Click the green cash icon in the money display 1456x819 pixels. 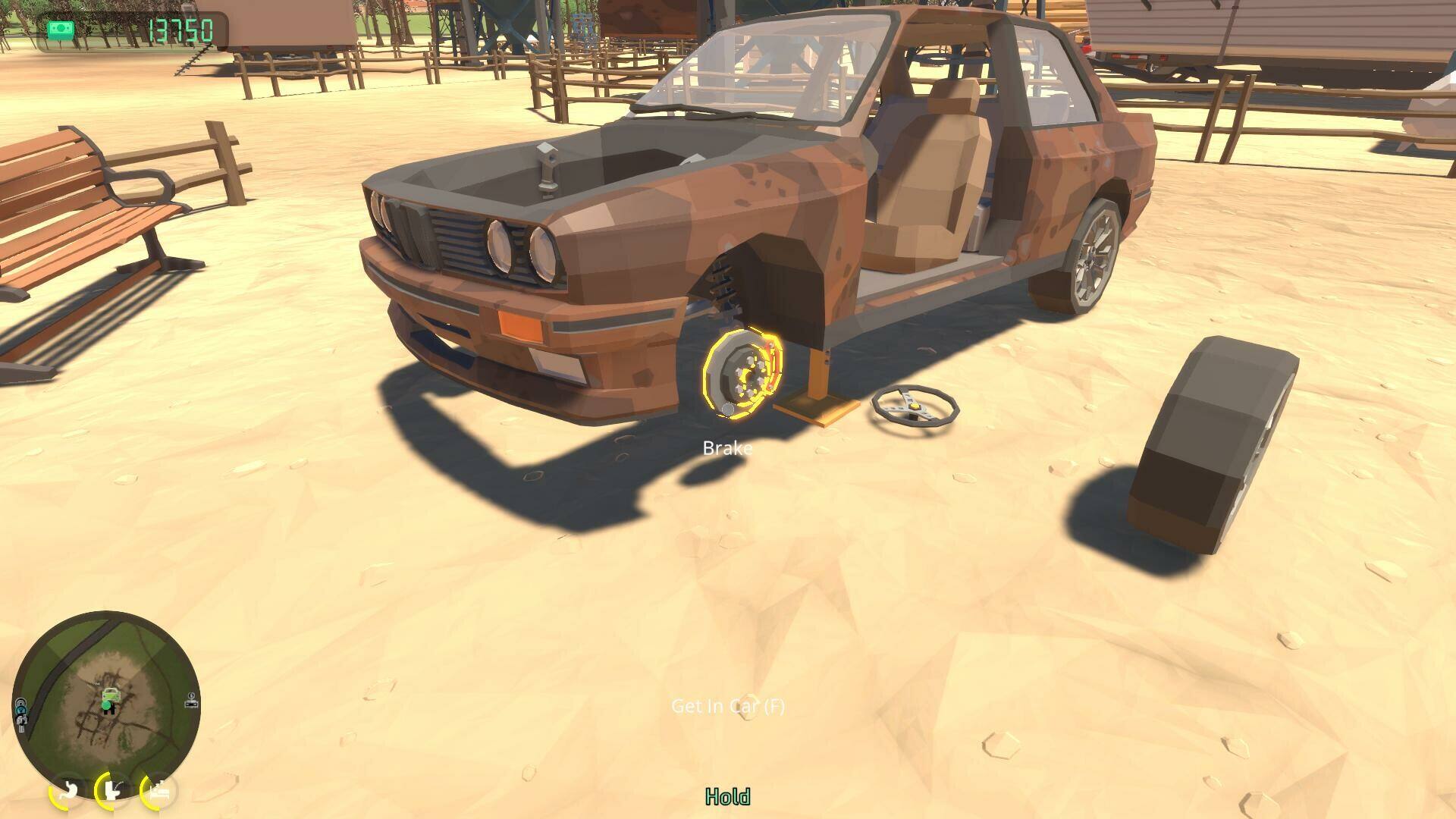click(61, 27)
